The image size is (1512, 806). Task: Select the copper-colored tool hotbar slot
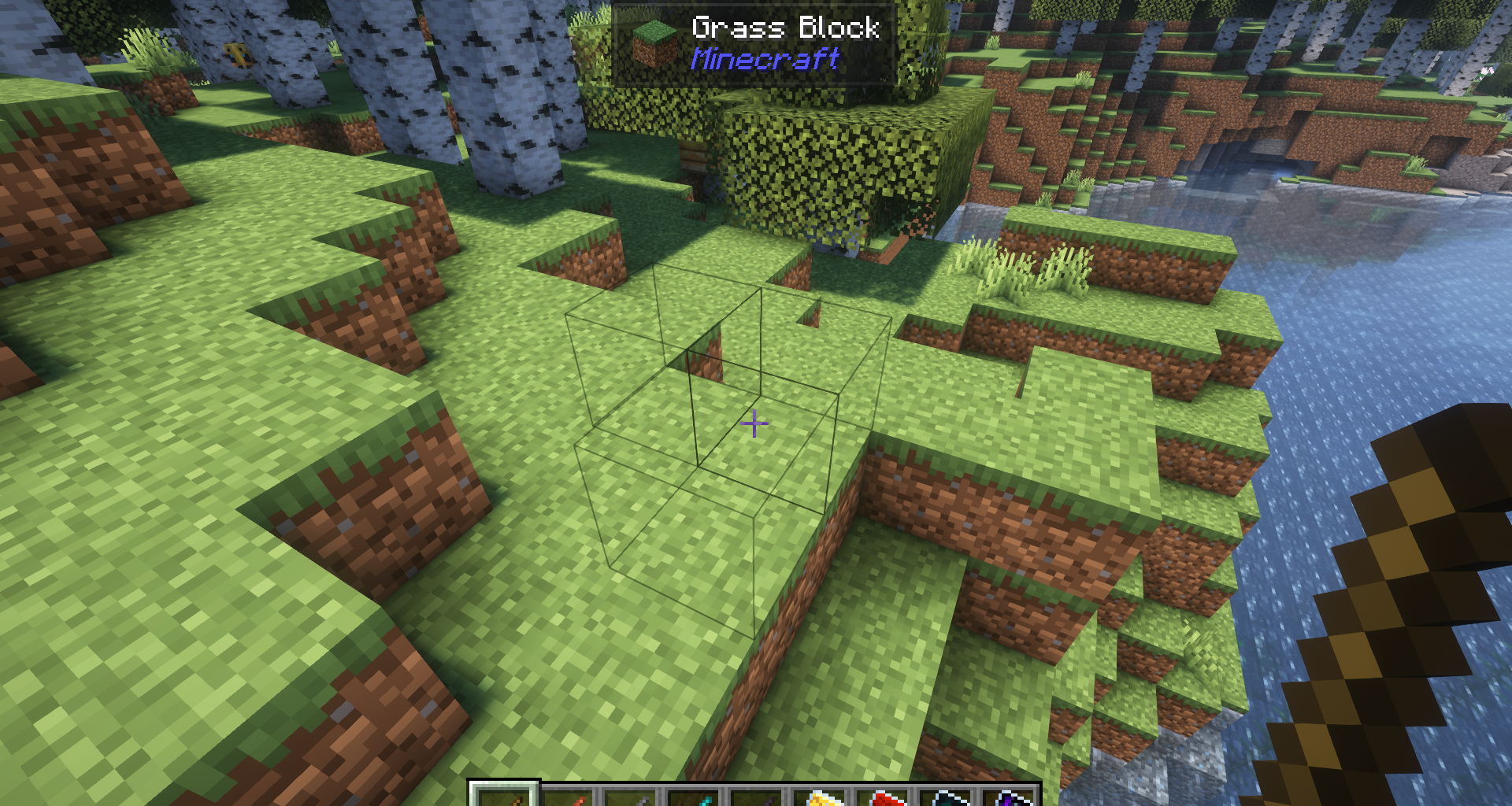point(568,798)
